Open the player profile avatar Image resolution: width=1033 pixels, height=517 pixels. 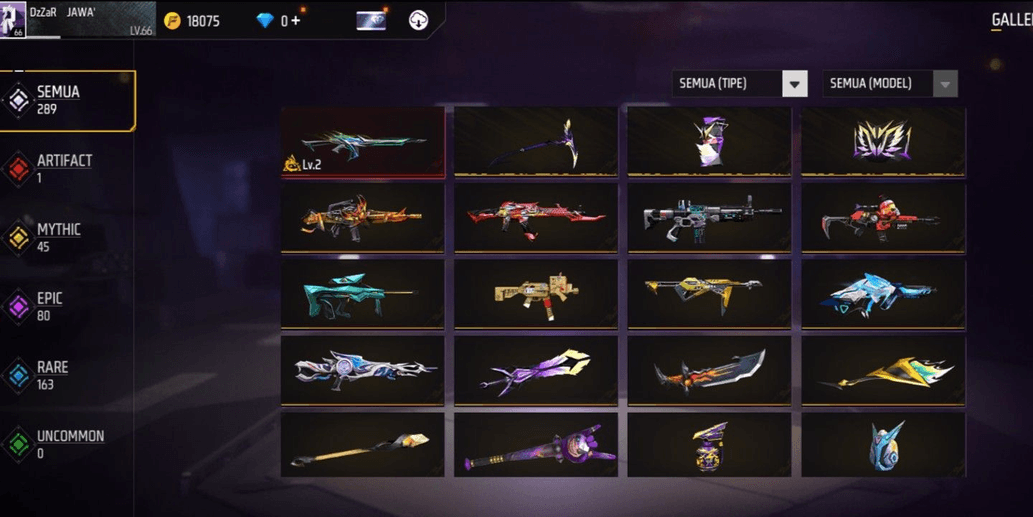point(12,19)
